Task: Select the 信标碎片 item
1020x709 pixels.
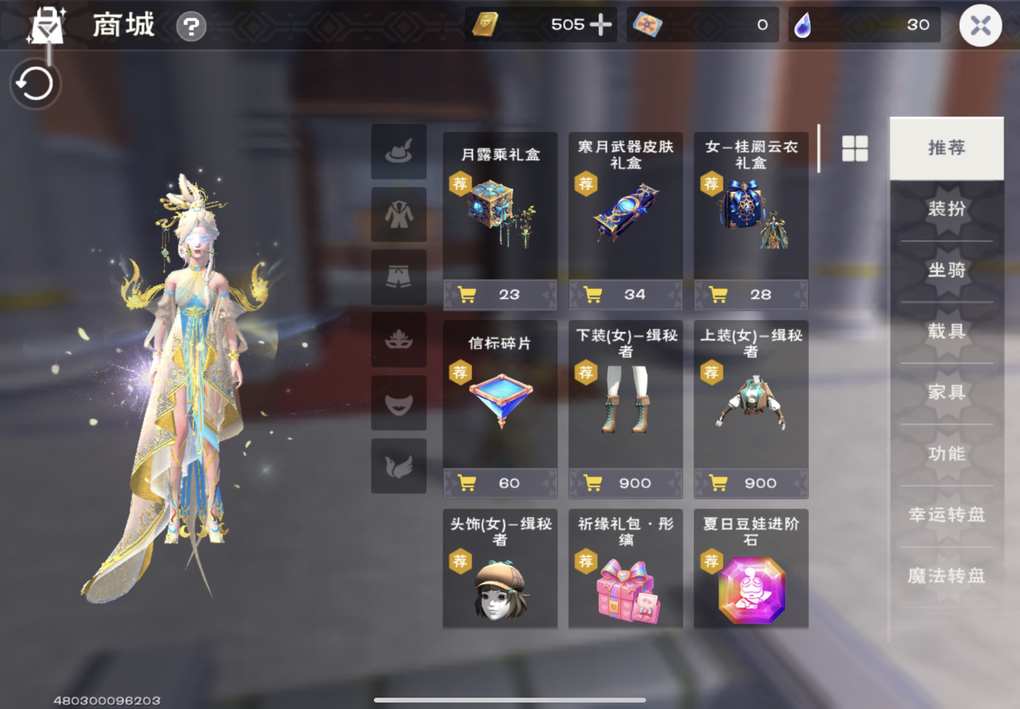Action: point(500,397)
